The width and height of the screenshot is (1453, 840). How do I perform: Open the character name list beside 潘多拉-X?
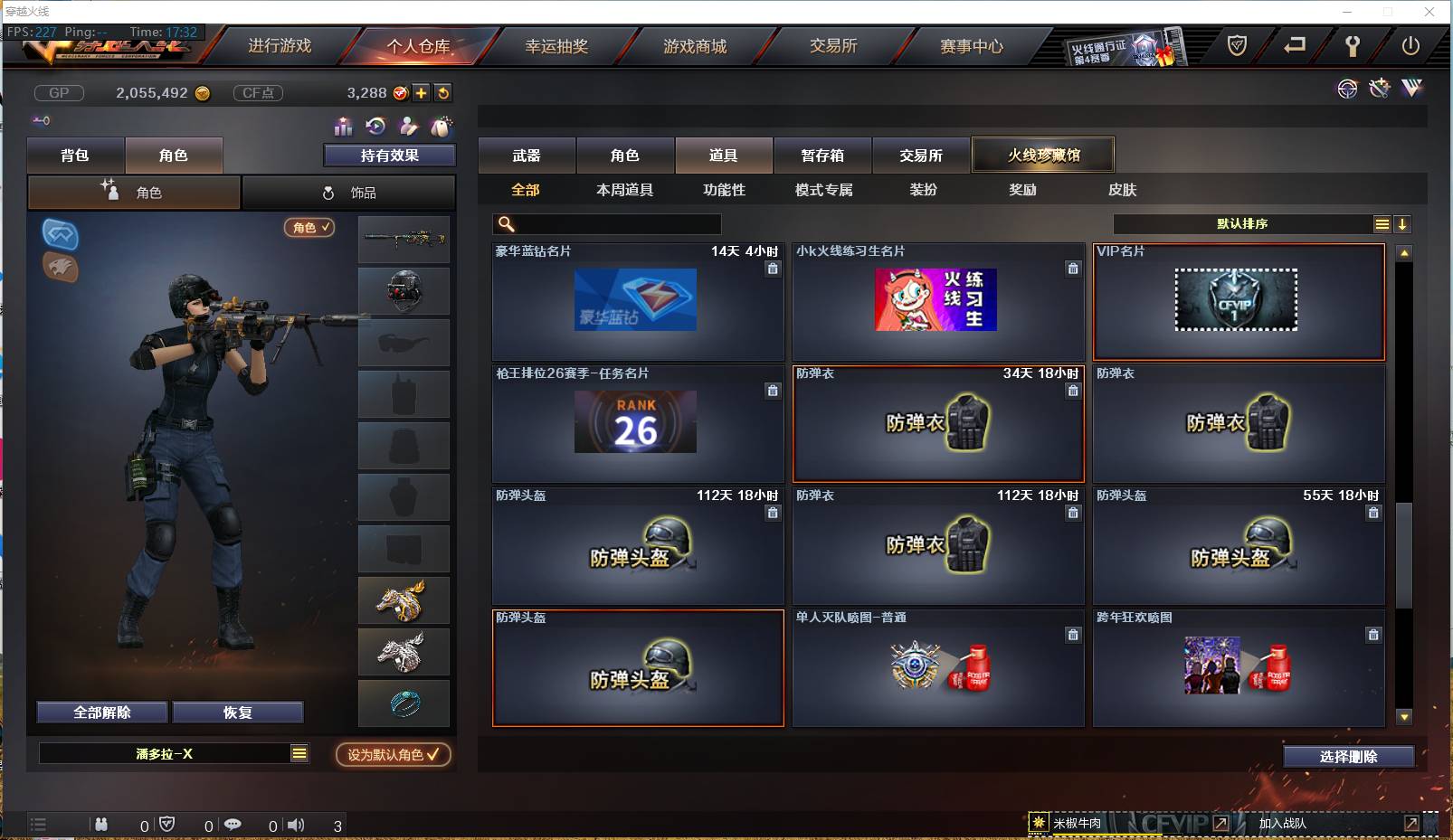click(x=299, y=753)
